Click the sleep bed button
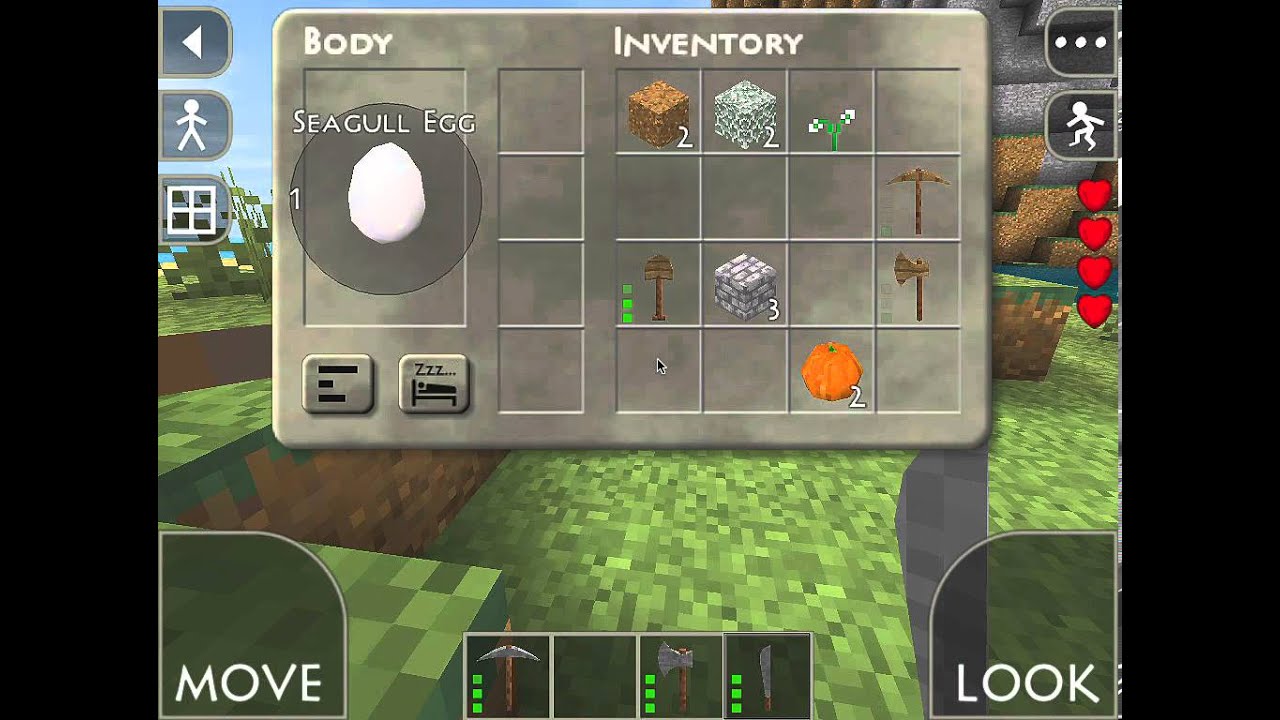 coord(434,384)
